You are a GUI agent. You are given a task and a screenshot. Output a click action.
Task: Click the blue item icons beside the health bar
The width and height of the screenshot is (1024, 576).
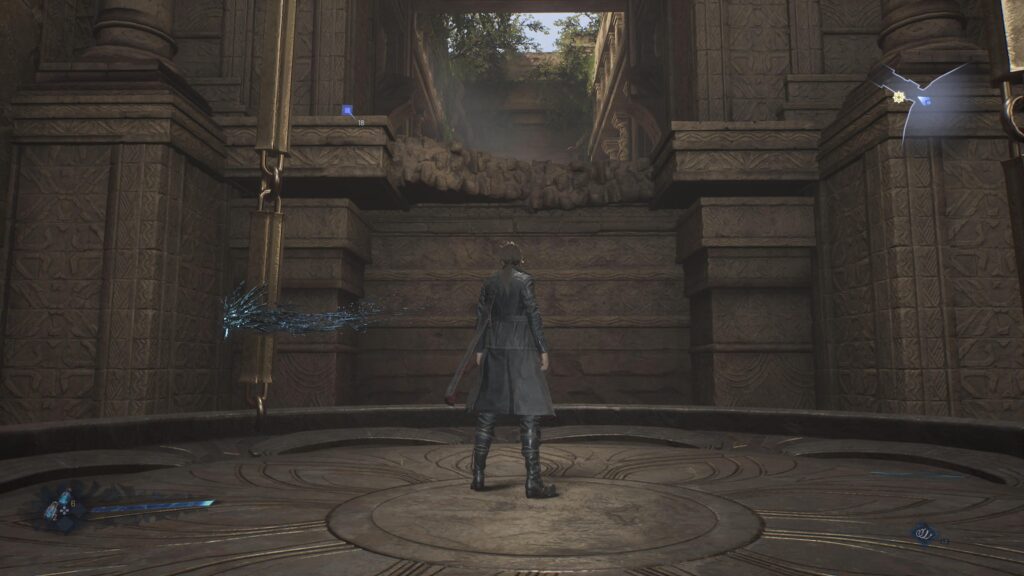(62, 507)
